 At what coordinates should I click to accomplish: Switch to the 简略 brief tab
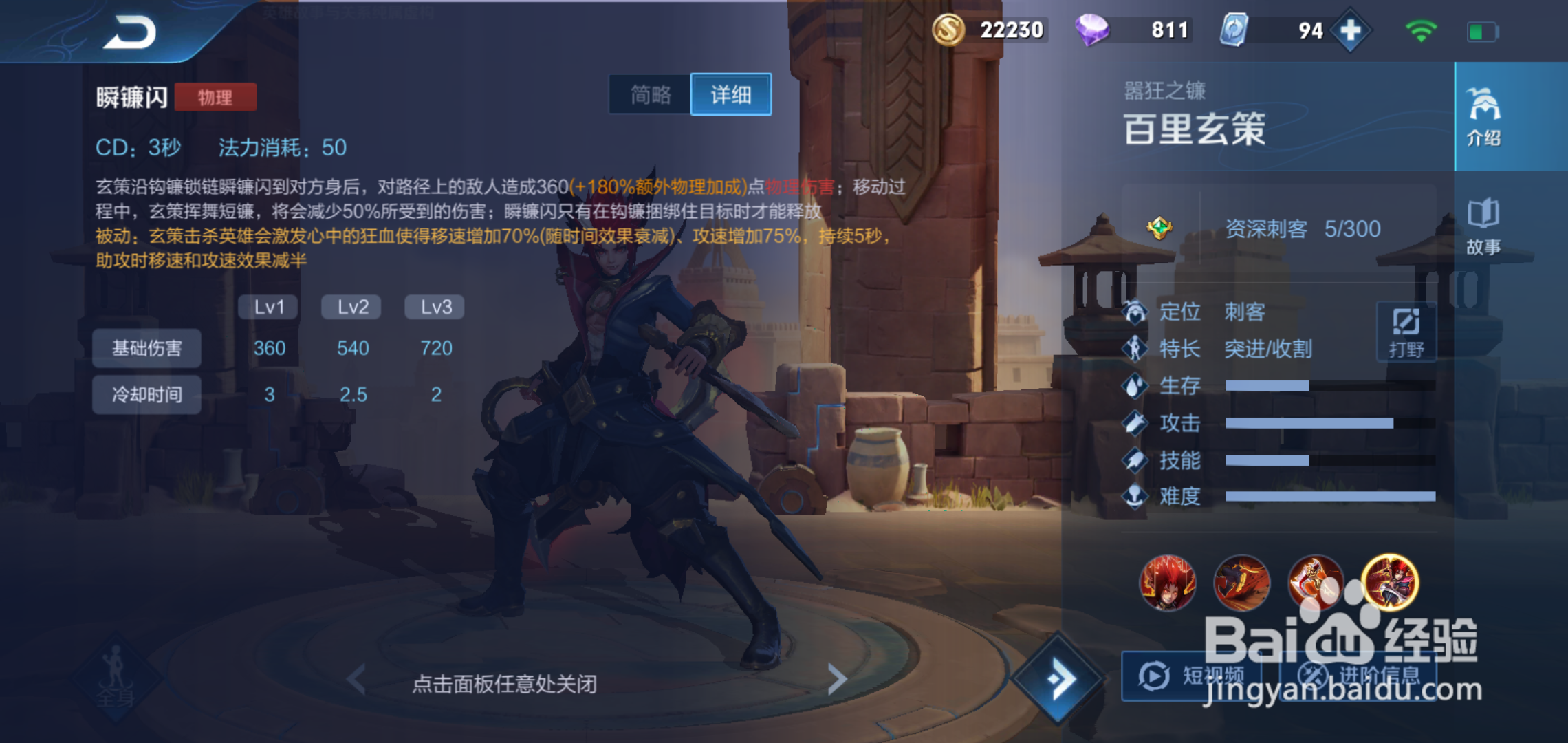(x=651, y=95)
